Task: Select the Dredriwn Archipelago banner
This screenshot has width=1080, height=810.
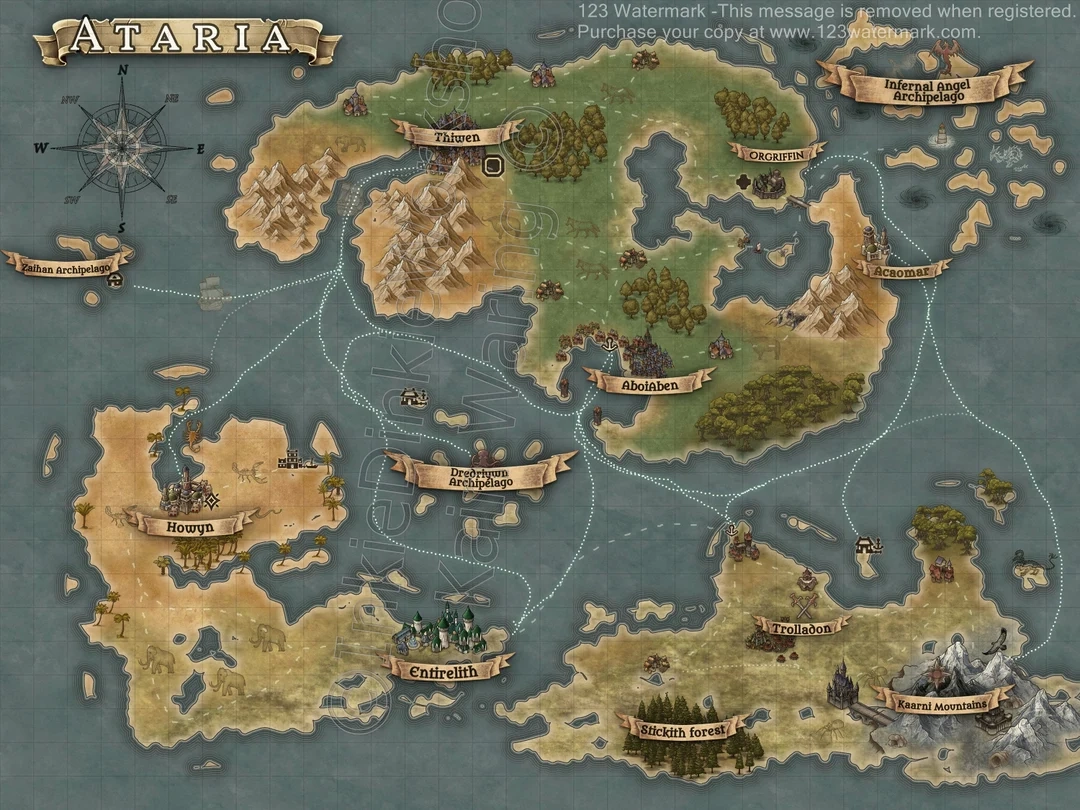Action: click(481, 474)
